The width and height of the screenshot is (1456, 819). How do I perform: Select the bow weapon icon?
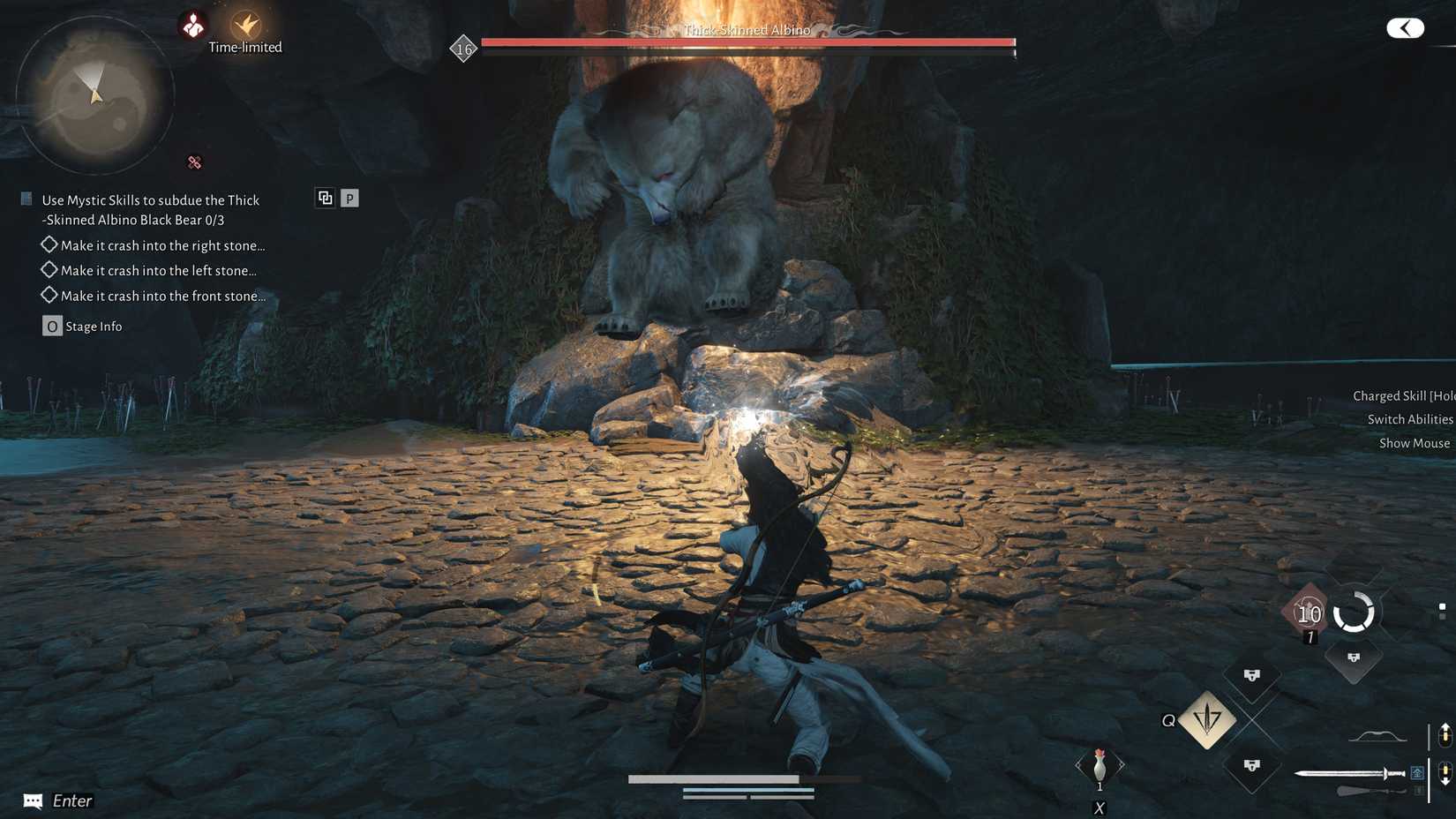(1377, 734)
